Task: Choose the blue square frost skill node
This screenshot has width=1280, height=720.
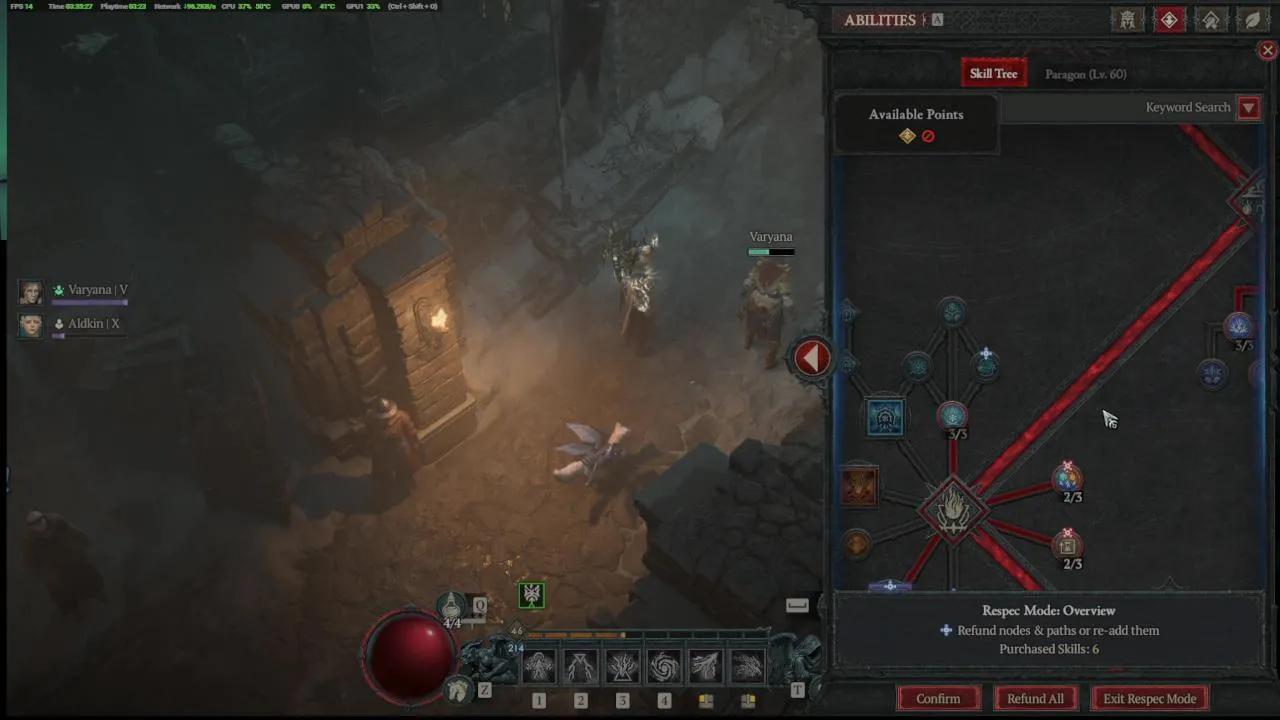Action: pos(885,418)
